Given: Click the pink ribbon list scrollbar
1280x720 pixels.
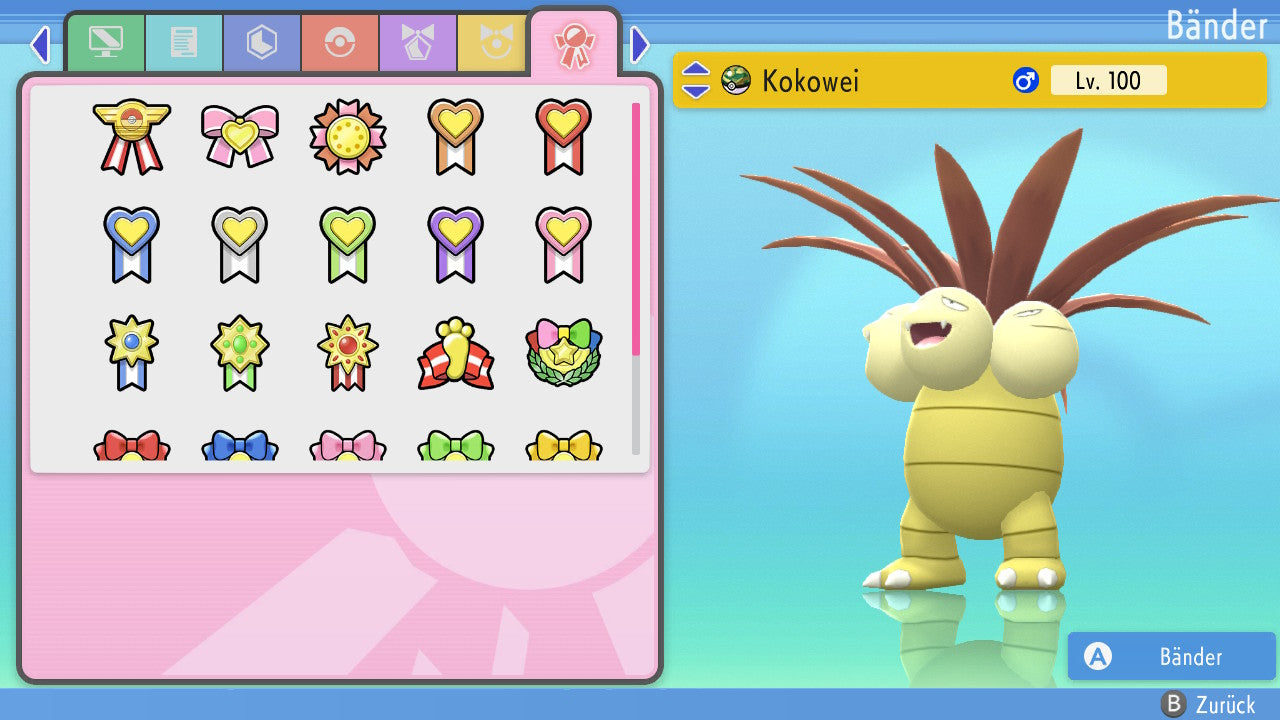Looking at the screenshot, I should 636,228.
